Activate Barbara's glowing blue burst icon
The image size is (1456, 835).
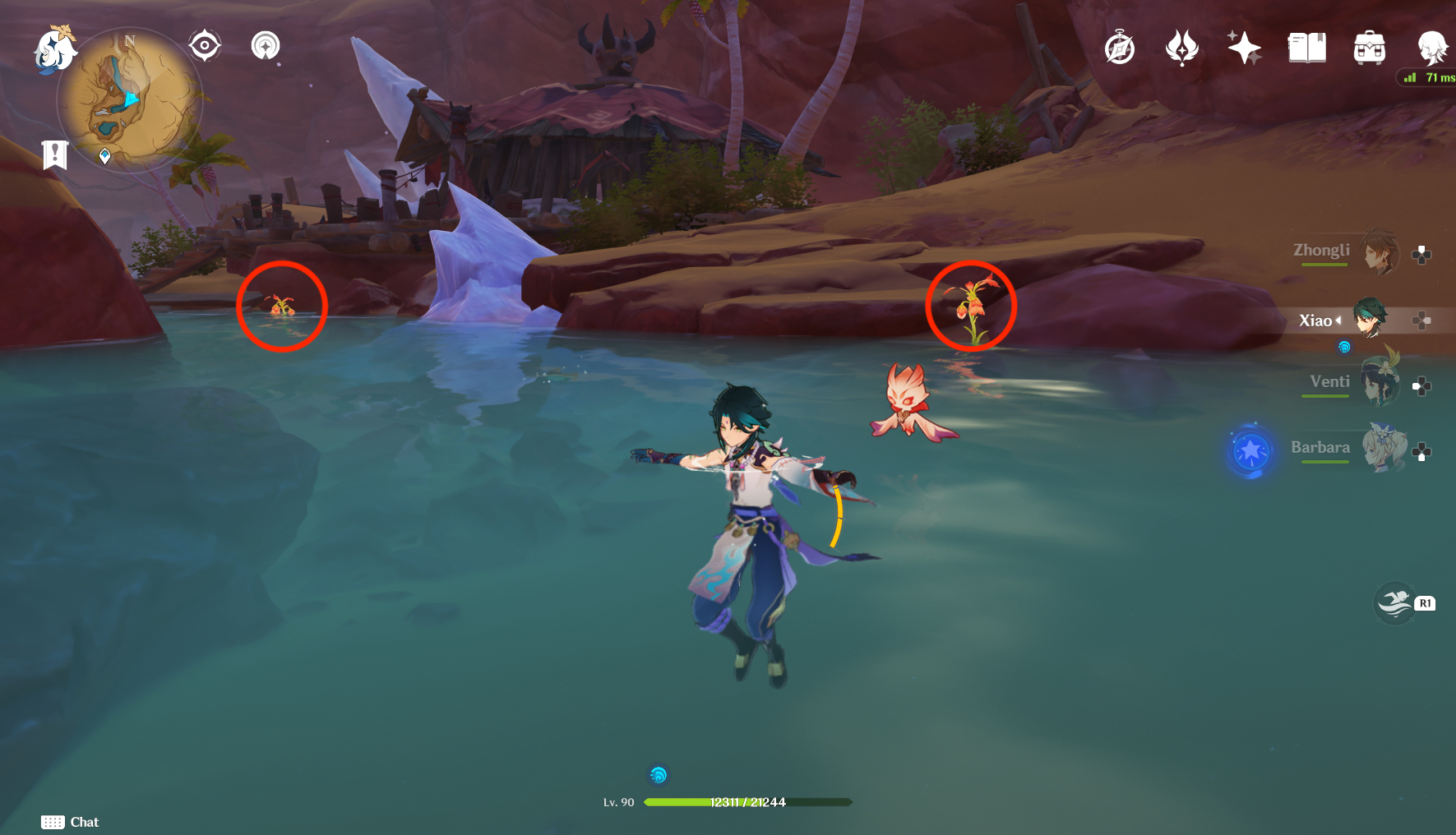tap(1250, 450)
